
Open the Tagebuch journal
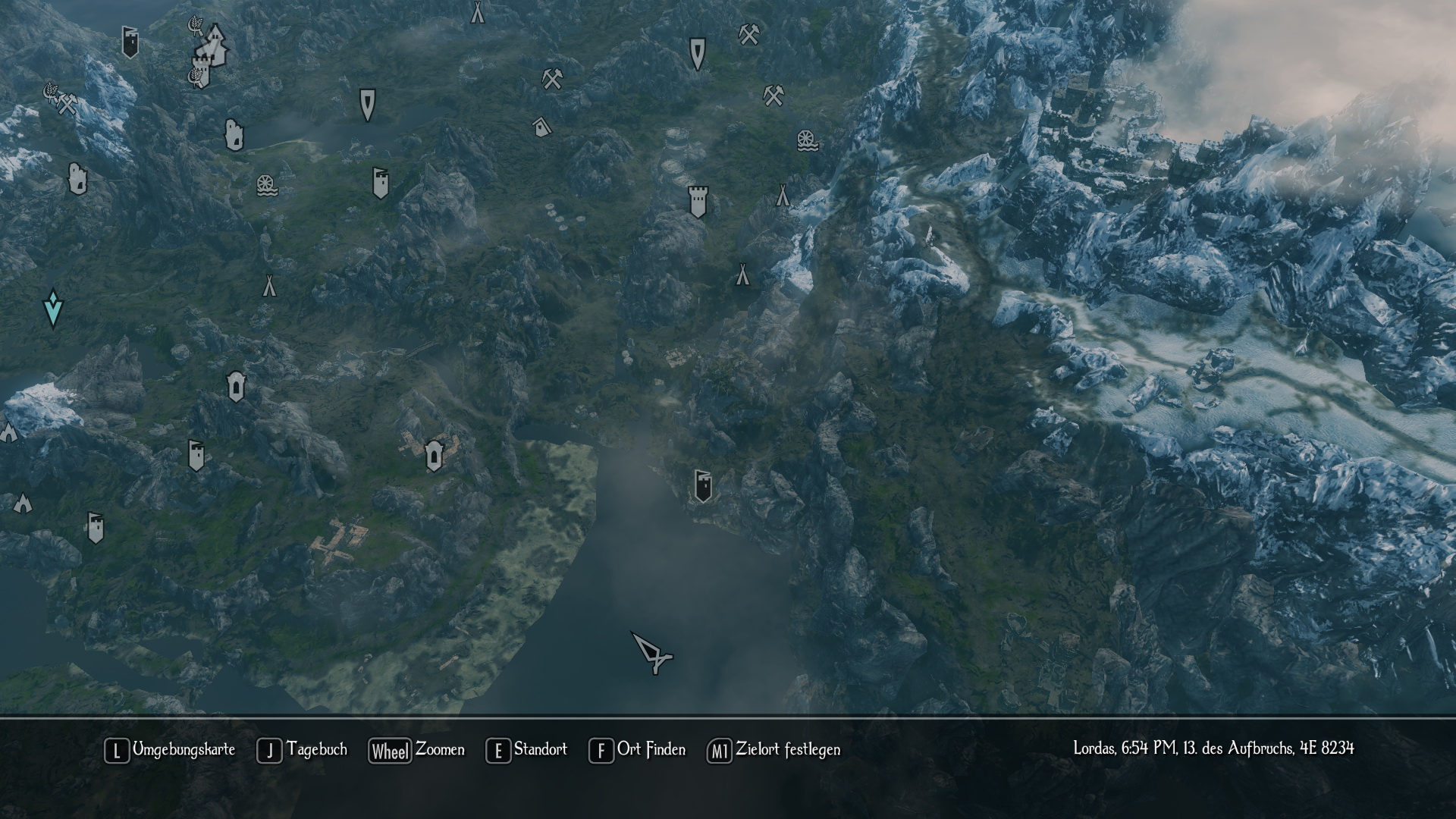[303, 750]
